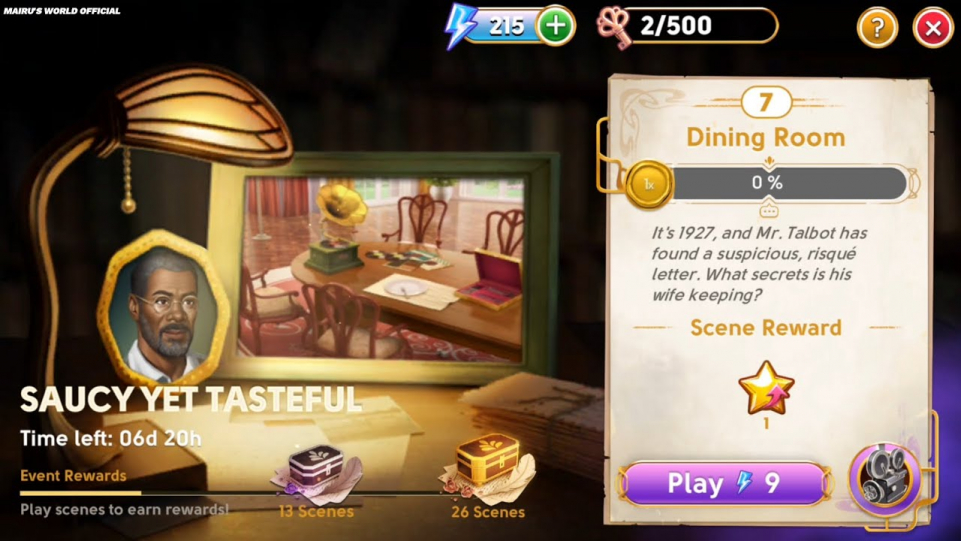The image size is (961, 541).
Task: Close the event screen with red X
Action: [933, 28]
